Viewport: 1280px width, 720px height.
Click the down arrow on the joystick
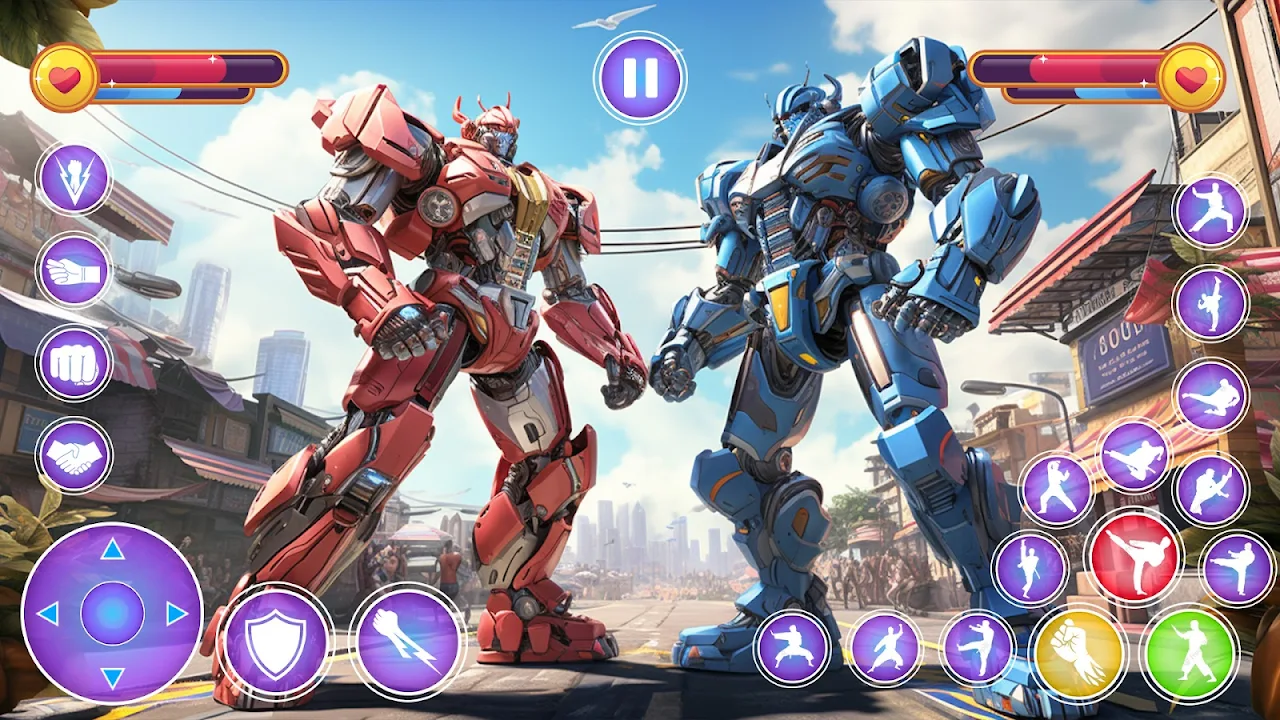coord(112,678)
